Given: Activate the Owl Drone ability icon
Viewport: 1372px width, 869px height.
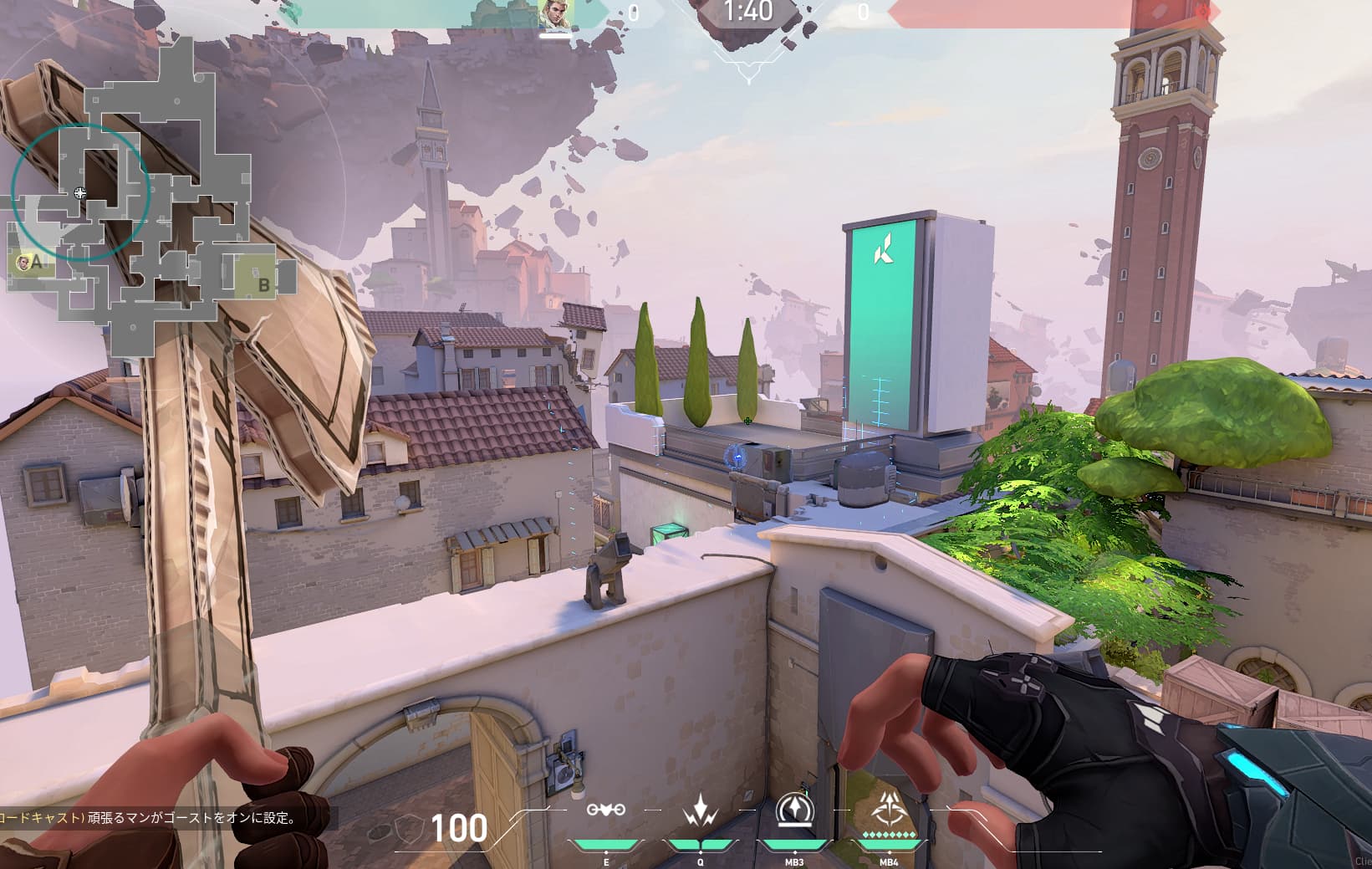Looking at the screenshot, I should pyautogui.click(x=605, y=810).
